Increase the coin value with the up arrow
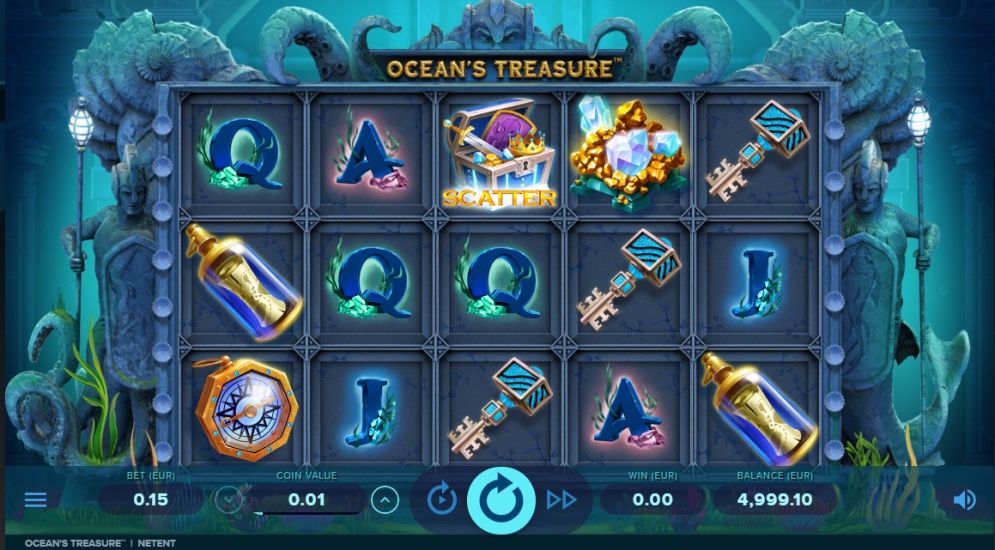The width and height of the screenshot is (995, 550). [x=384, y=499]
